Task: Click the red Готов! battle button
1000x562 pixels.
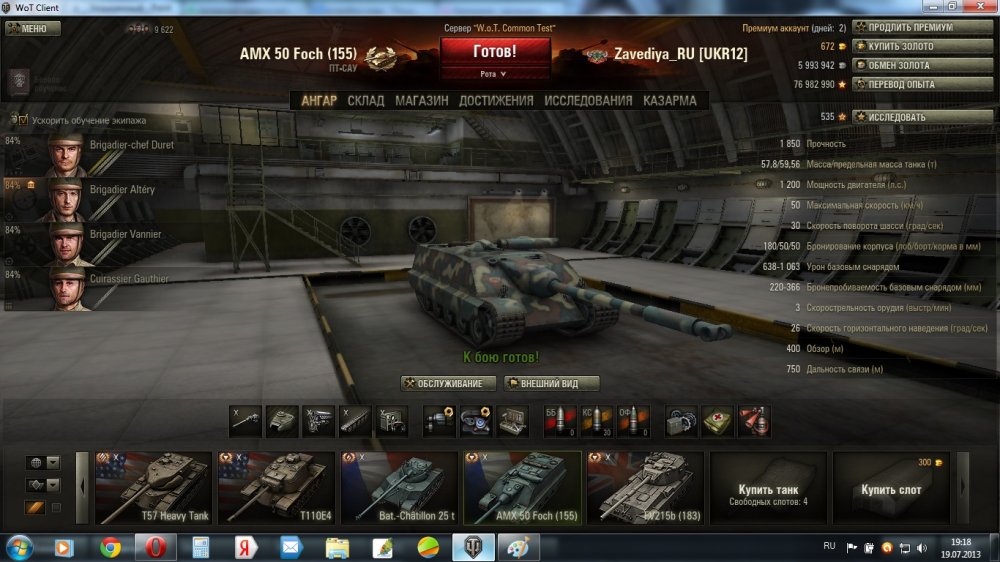Action: tap(495, 51)
